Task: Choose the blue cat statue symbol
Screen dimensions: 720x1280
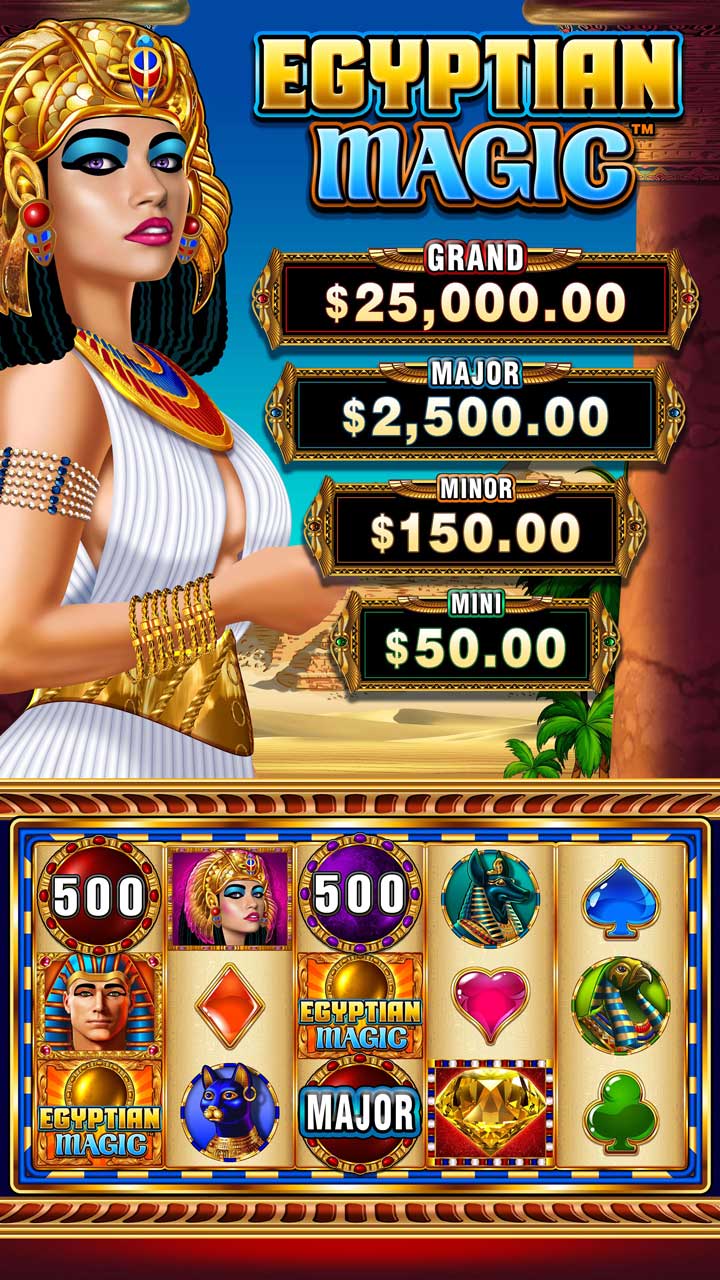Action: (230, 1112)
